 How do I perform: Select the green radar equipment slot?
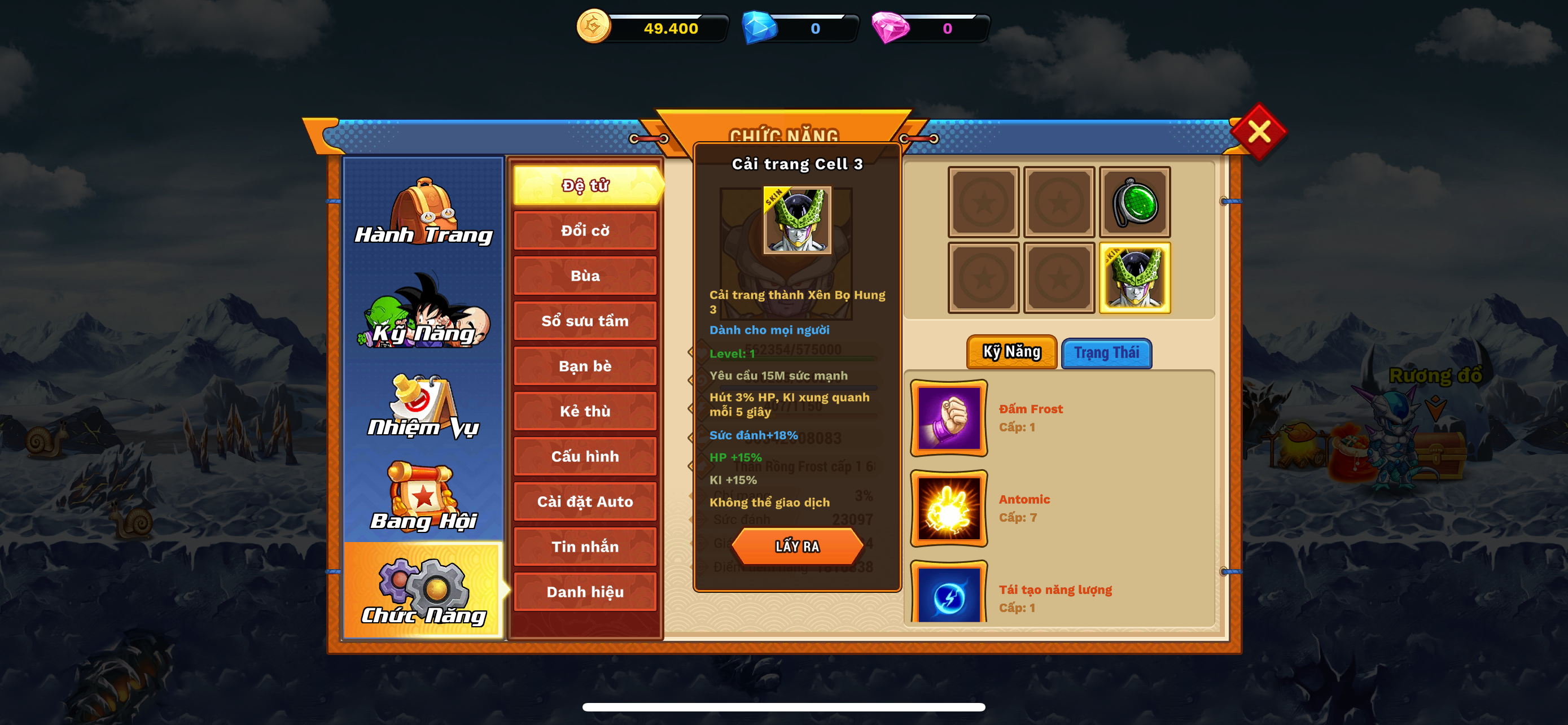pos(1135,203)
